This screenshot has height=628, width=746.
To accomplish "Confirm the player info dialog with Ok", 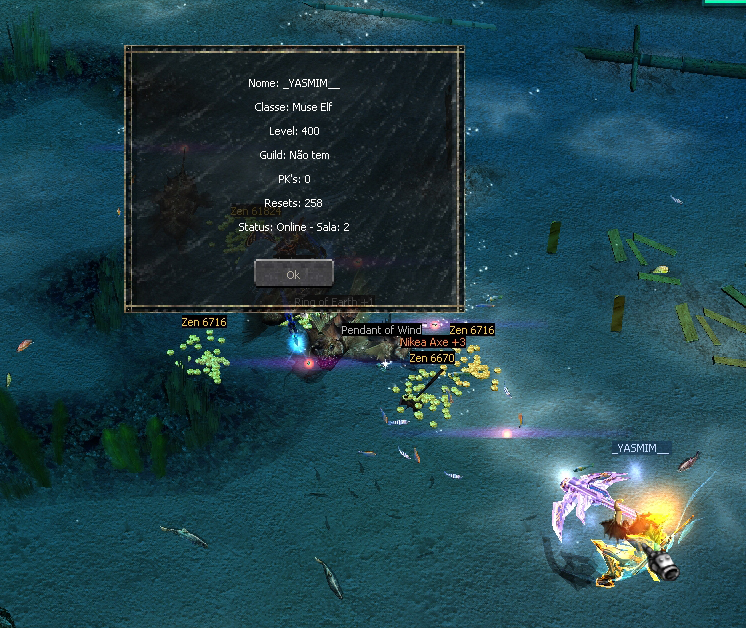I will [x=293, y=273].
